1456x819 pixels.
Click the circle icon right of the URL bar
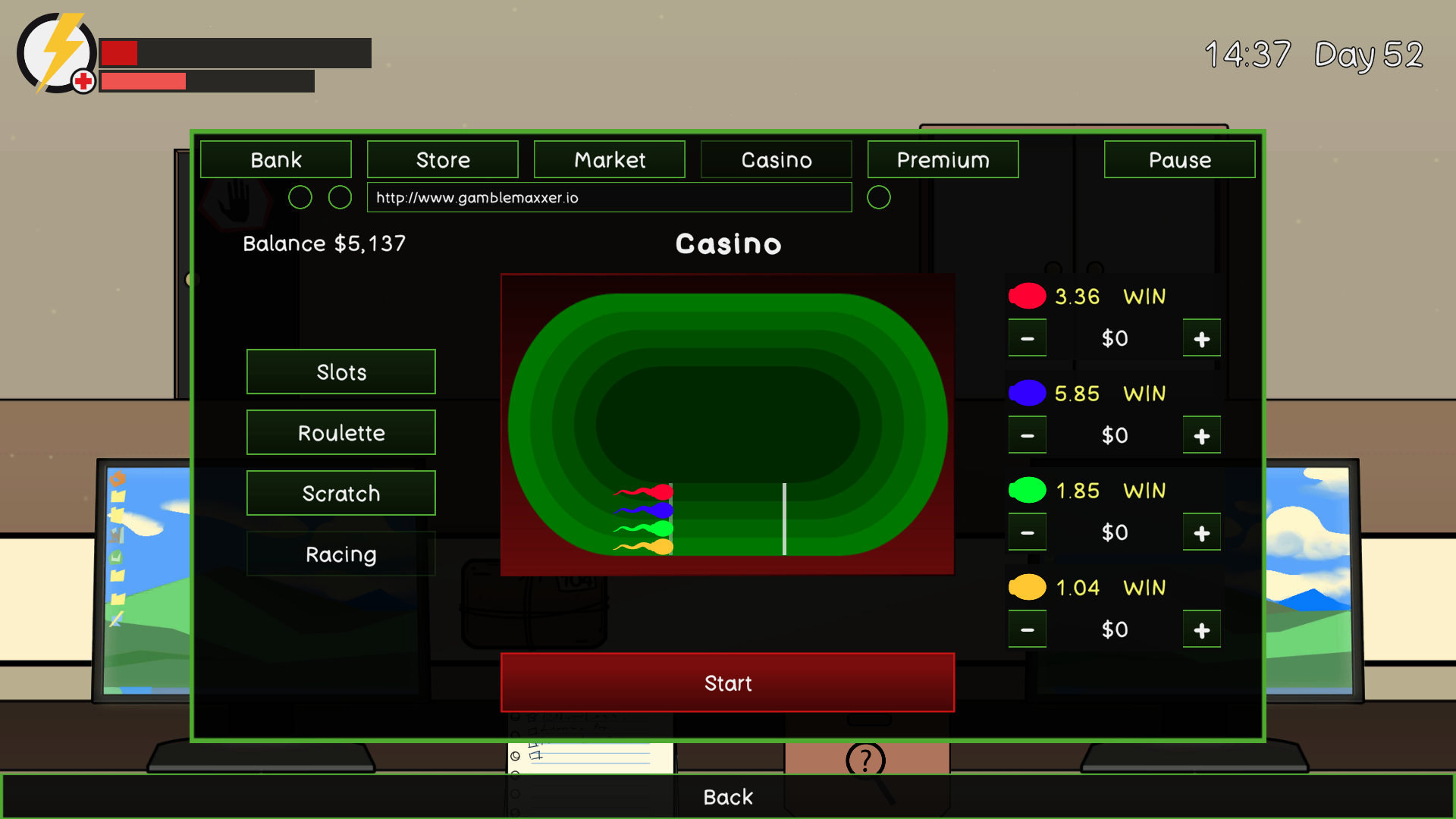click(x=879, y=197)
